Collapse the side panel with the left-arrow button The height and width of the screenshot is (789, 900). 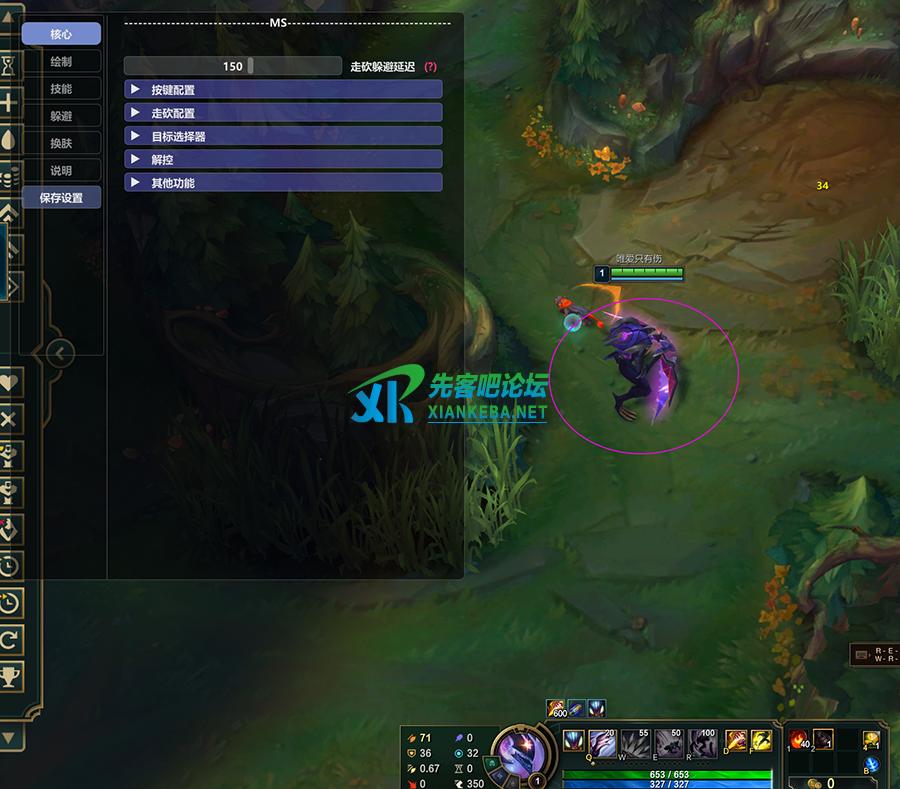click(x=60, y=352)
